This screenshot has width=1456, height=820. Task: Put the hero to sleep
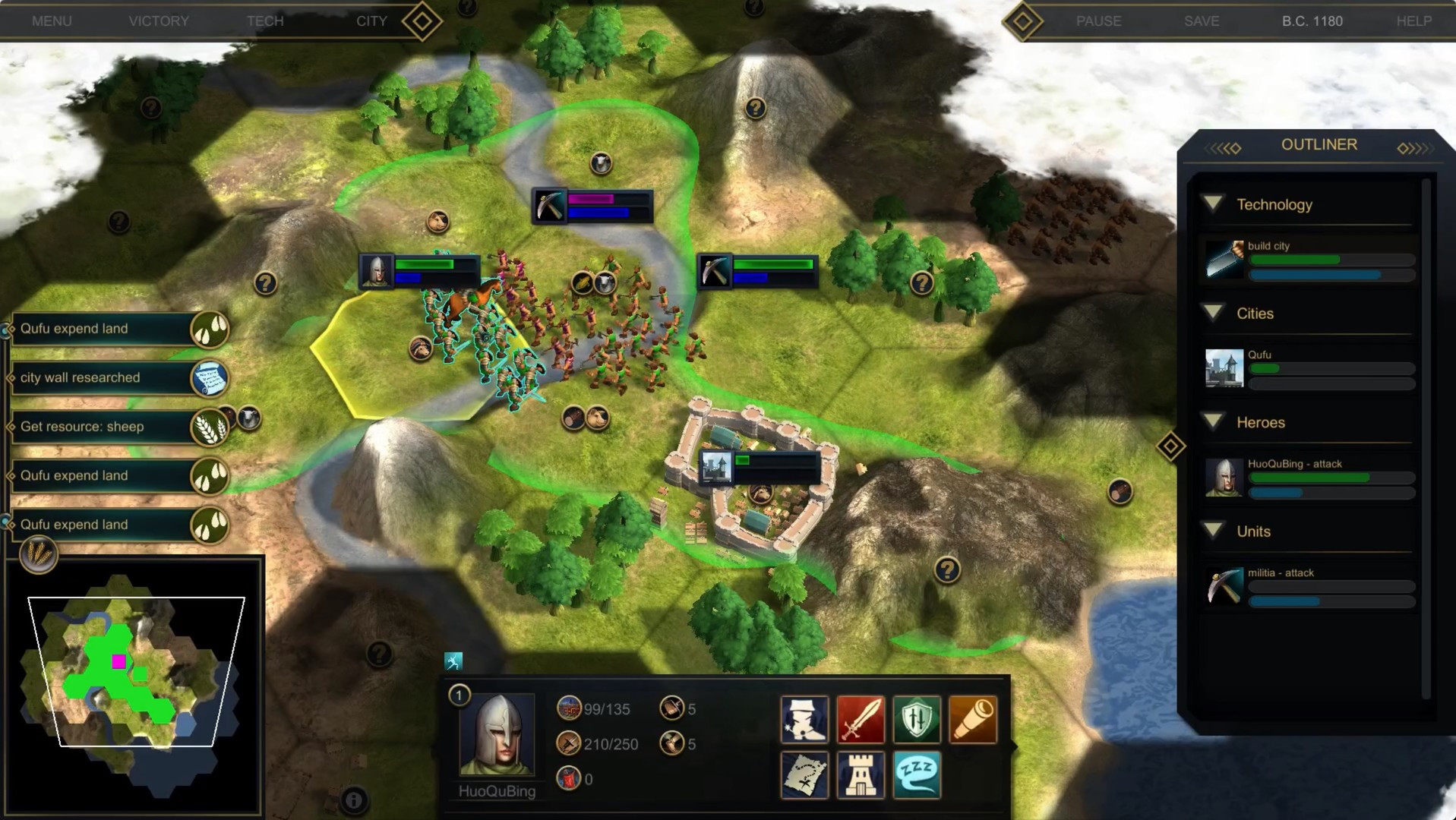click(x=917, y=774)
